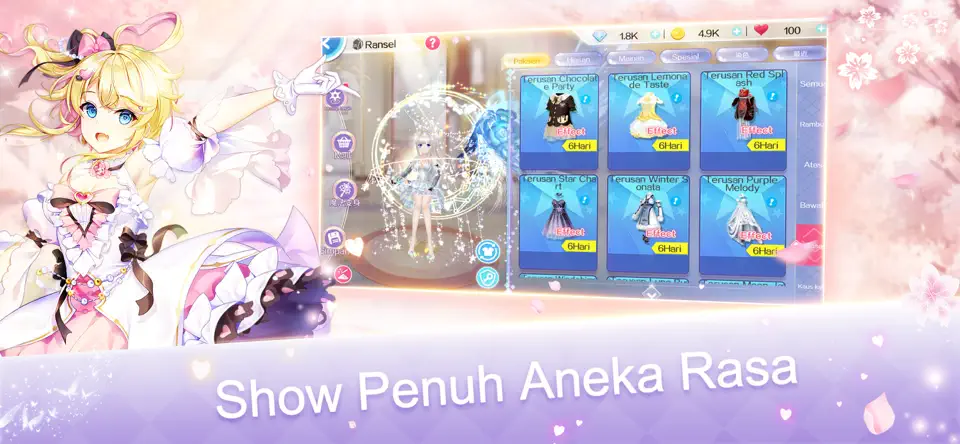The width and height of the screenshot is (960, 444).
Task: Add more diamonds with the plus button
Action: [655, 34]
